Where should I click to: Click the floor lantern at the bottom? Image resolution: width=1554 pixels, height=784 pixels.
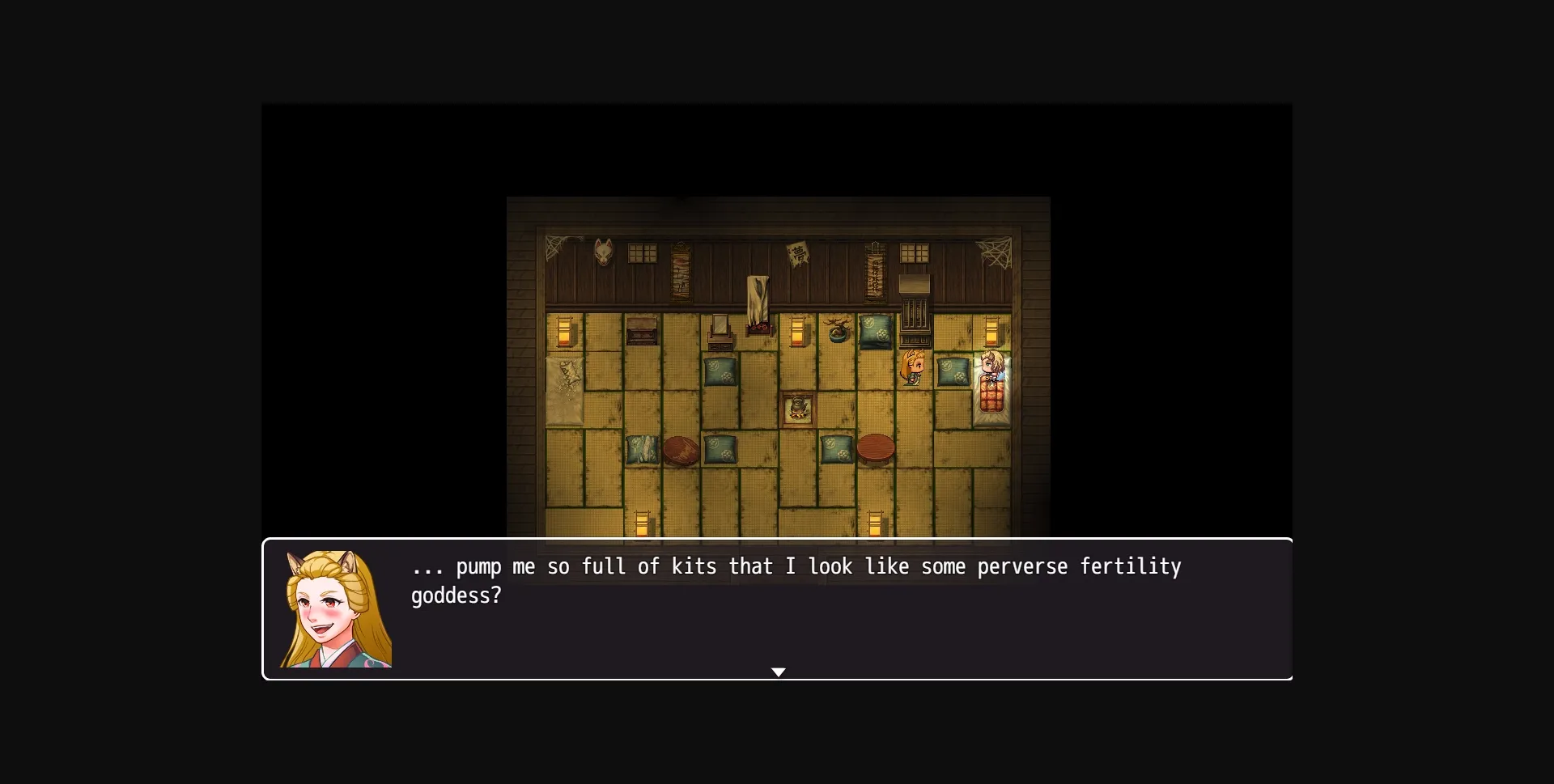pos(643,523)
